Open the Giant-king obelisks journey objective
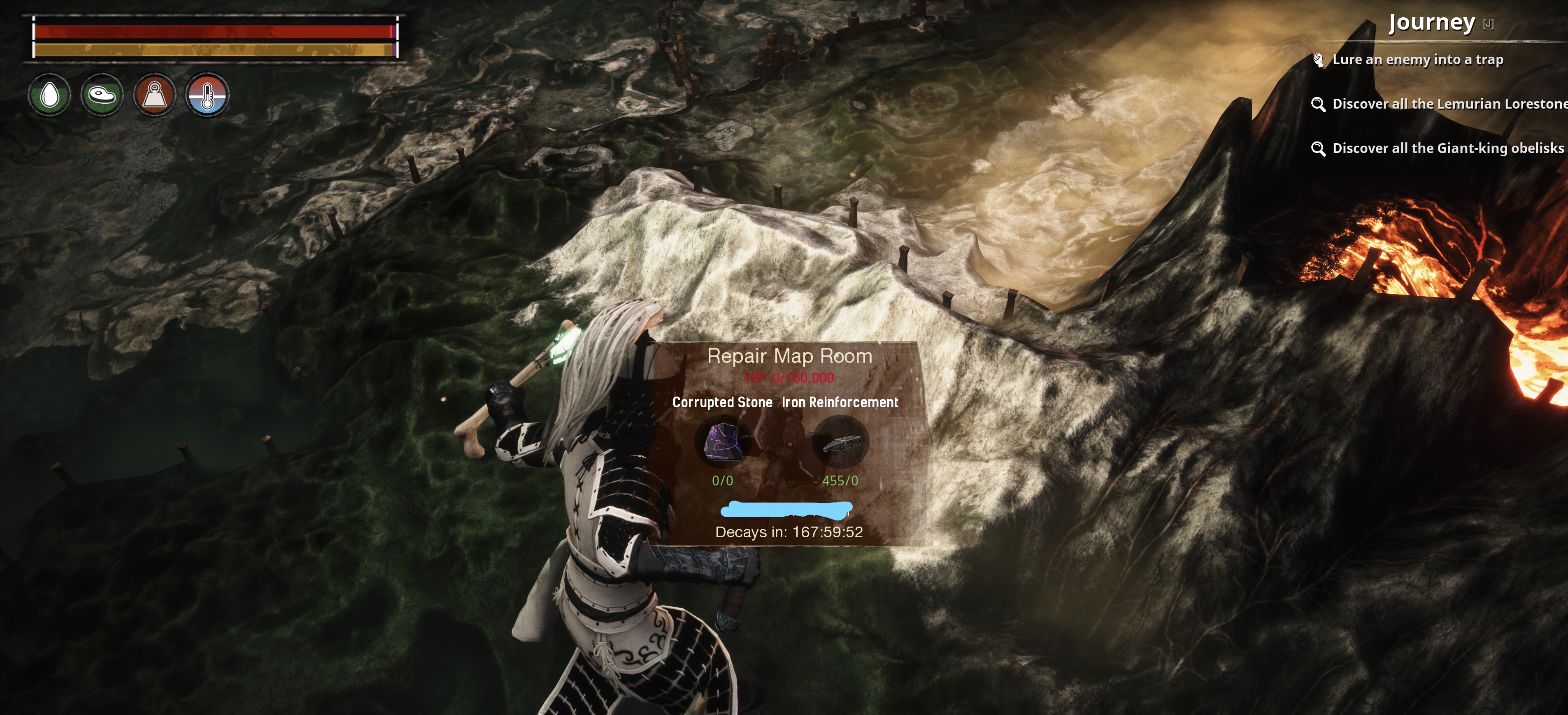This screenshot has width=1568, height=715. (x=1447, y=149)
